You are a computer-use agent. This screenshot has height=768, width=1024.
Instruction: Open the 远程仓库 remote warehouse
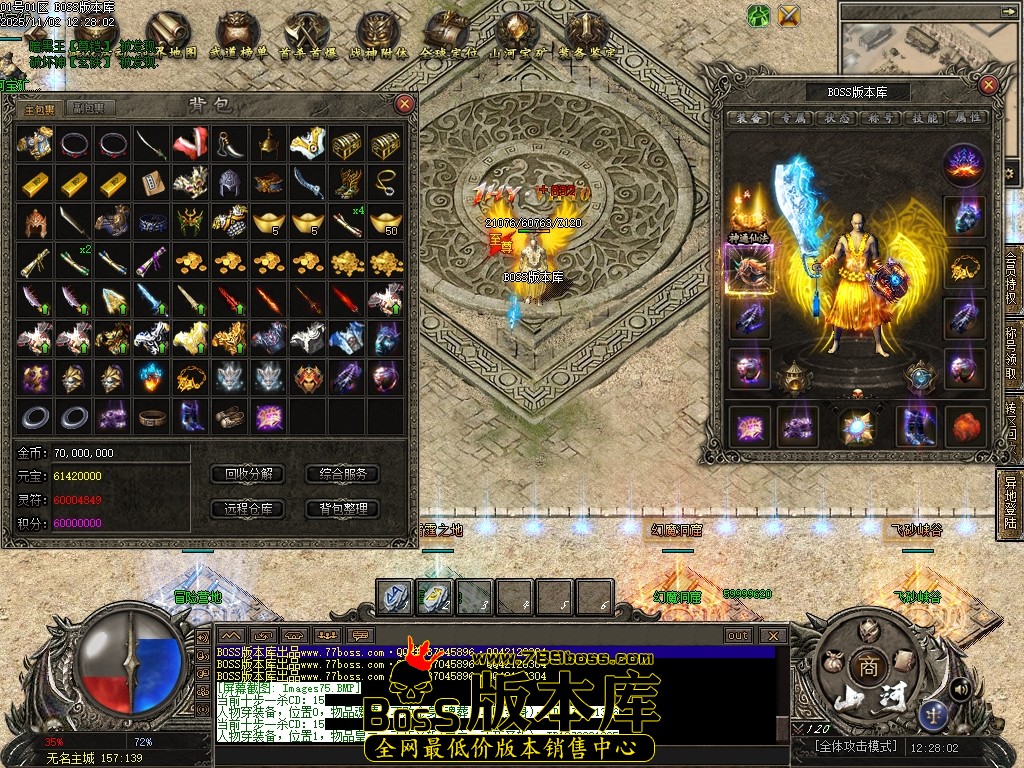tap(248, 509)
